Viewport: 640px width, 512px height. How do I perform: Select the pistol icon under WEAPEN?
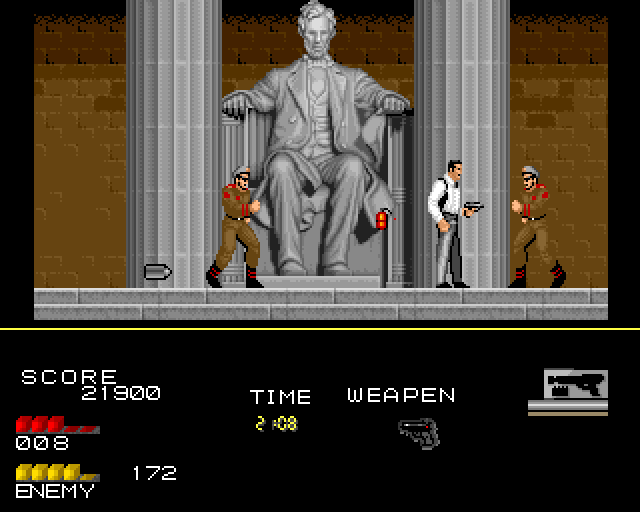point(418,433)
